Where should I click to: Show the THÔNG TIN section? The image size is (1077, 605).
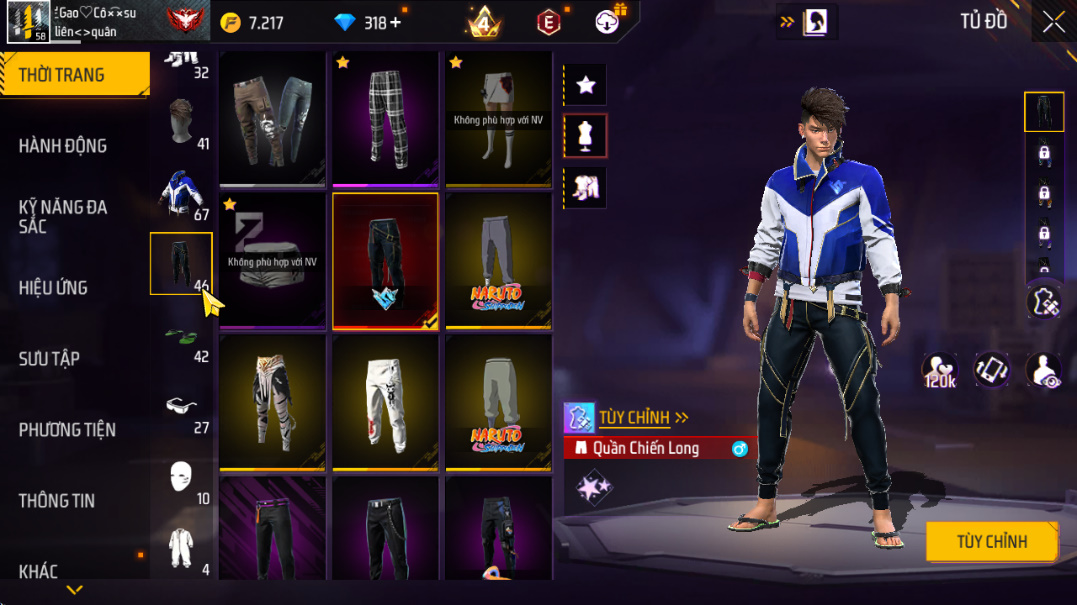[57, 500]
